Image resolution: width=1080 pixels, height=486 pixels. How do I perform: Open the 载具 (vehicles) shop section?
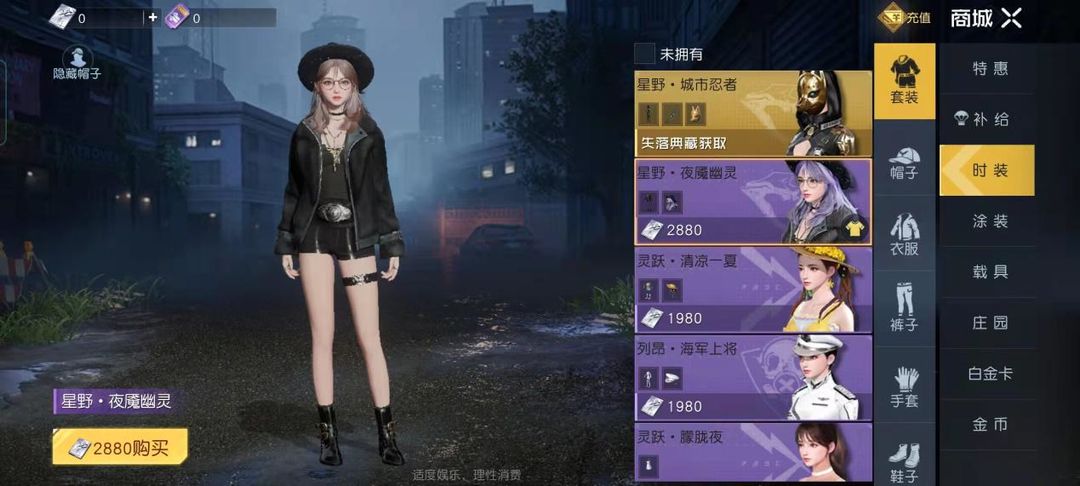click(990, 272)
